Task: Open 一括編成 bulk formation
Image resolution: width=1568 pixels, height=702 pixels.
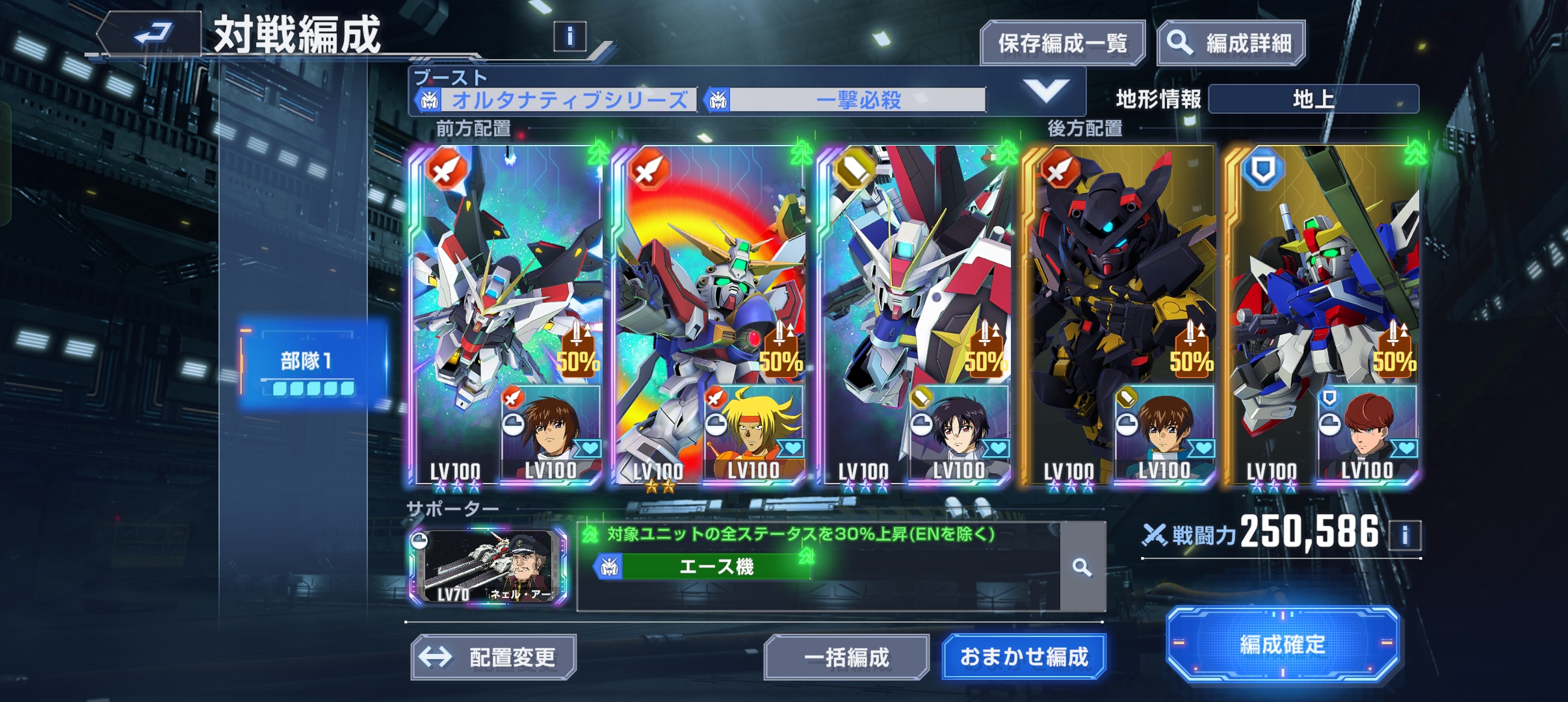Action: (x=846, y=657)
